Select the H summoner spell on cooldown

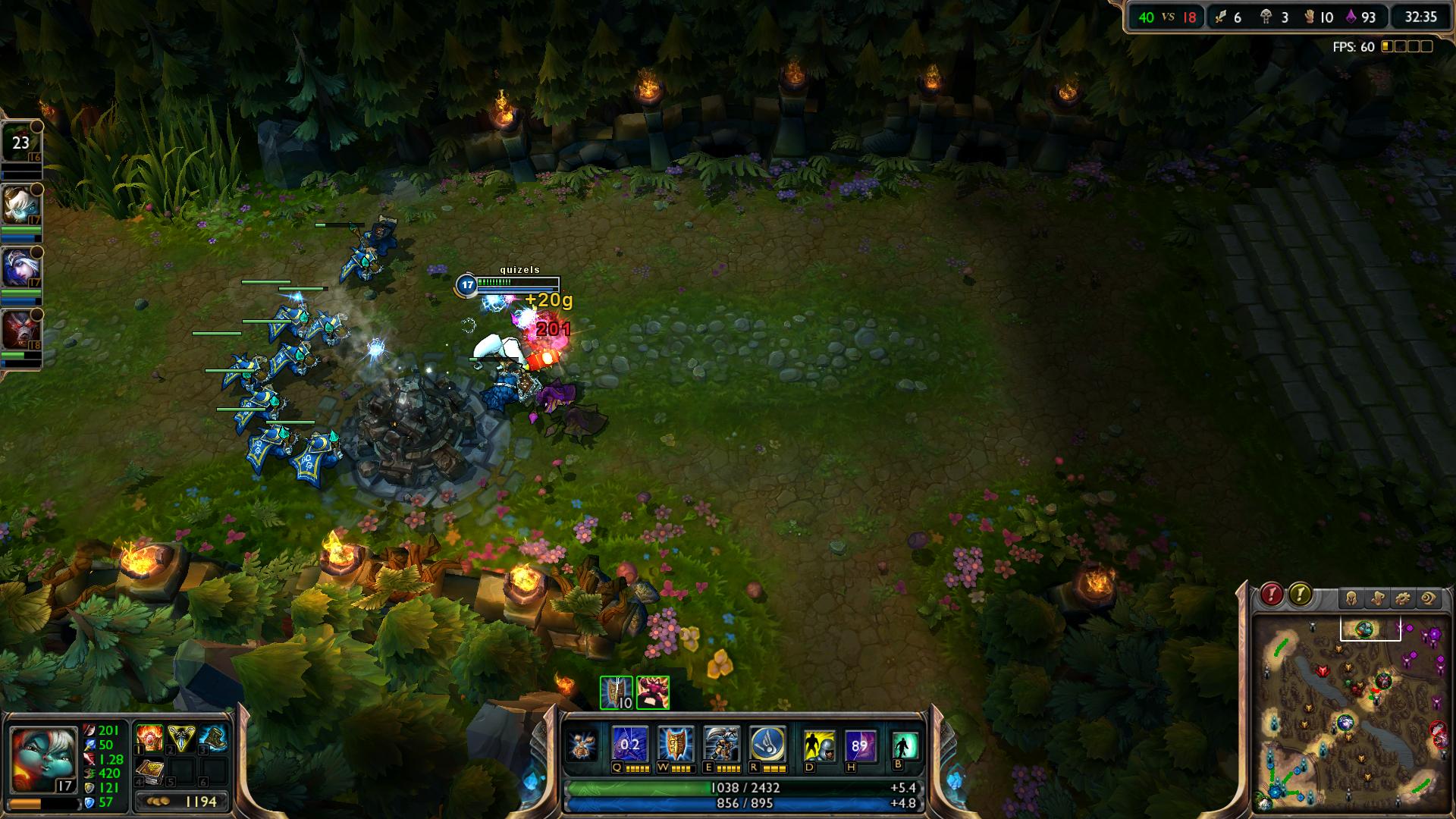pos(860,746)
